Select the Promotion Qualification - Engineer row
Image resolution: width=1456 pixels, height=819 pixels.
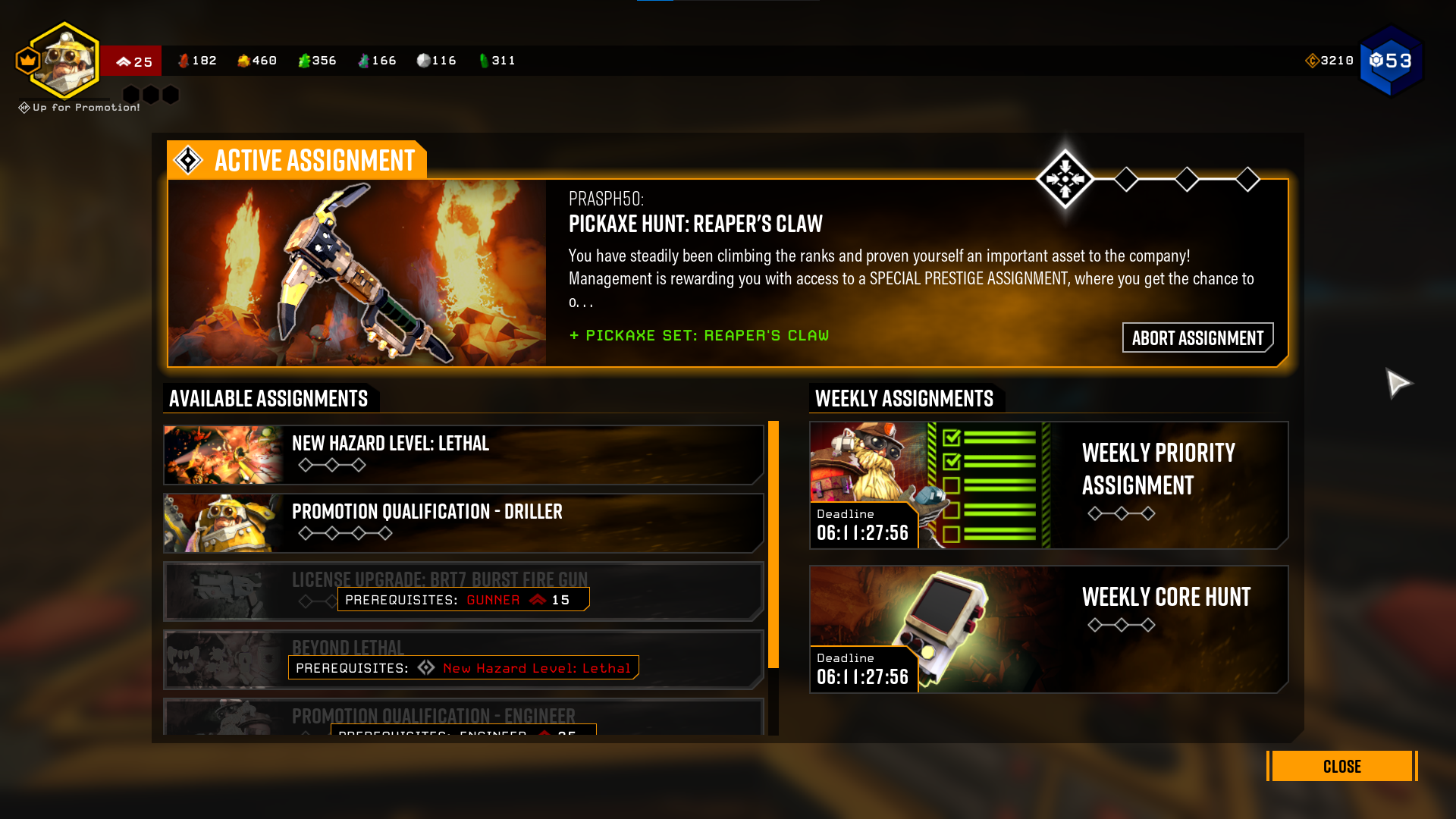pos(463,717)
